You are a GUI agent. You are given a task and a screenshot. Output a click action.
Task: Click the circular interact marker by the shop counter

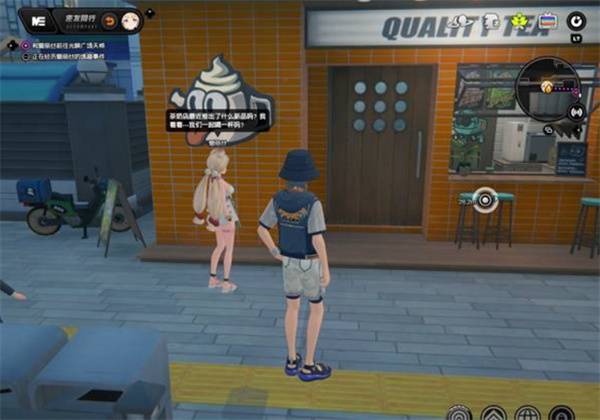(x=485, y=199)
